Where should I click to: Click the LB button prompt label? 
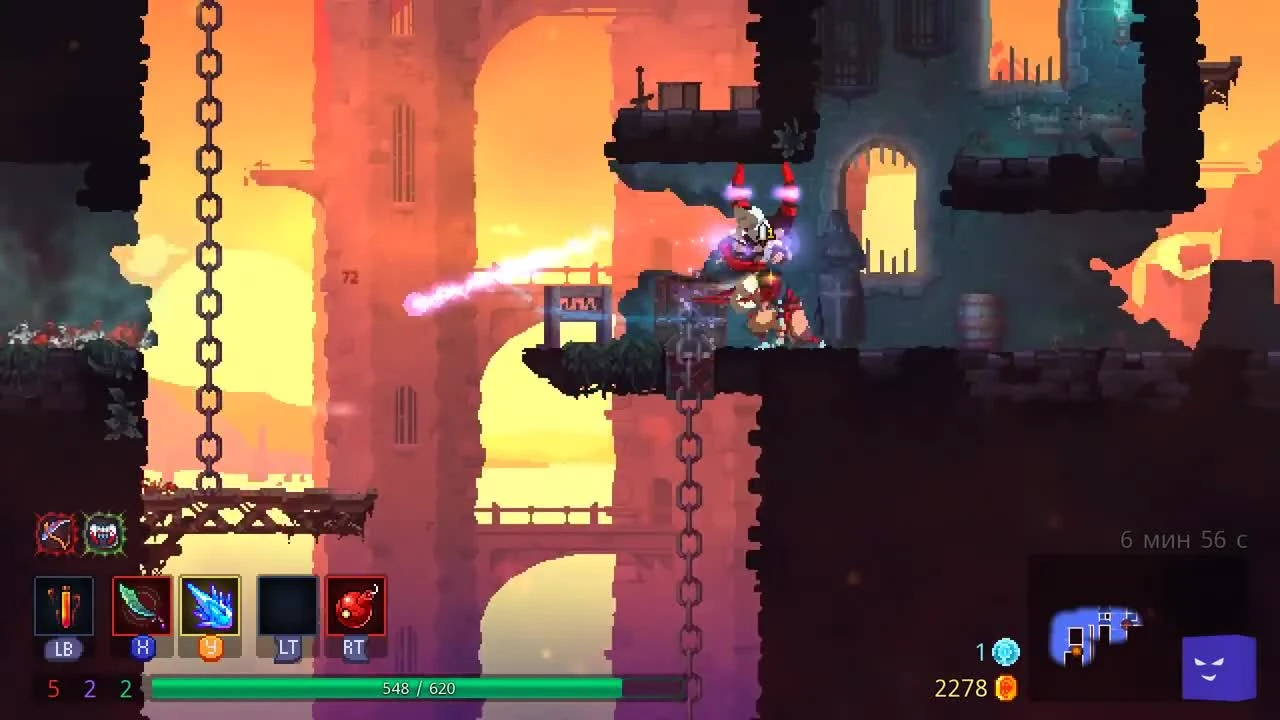tap(63, 649)
